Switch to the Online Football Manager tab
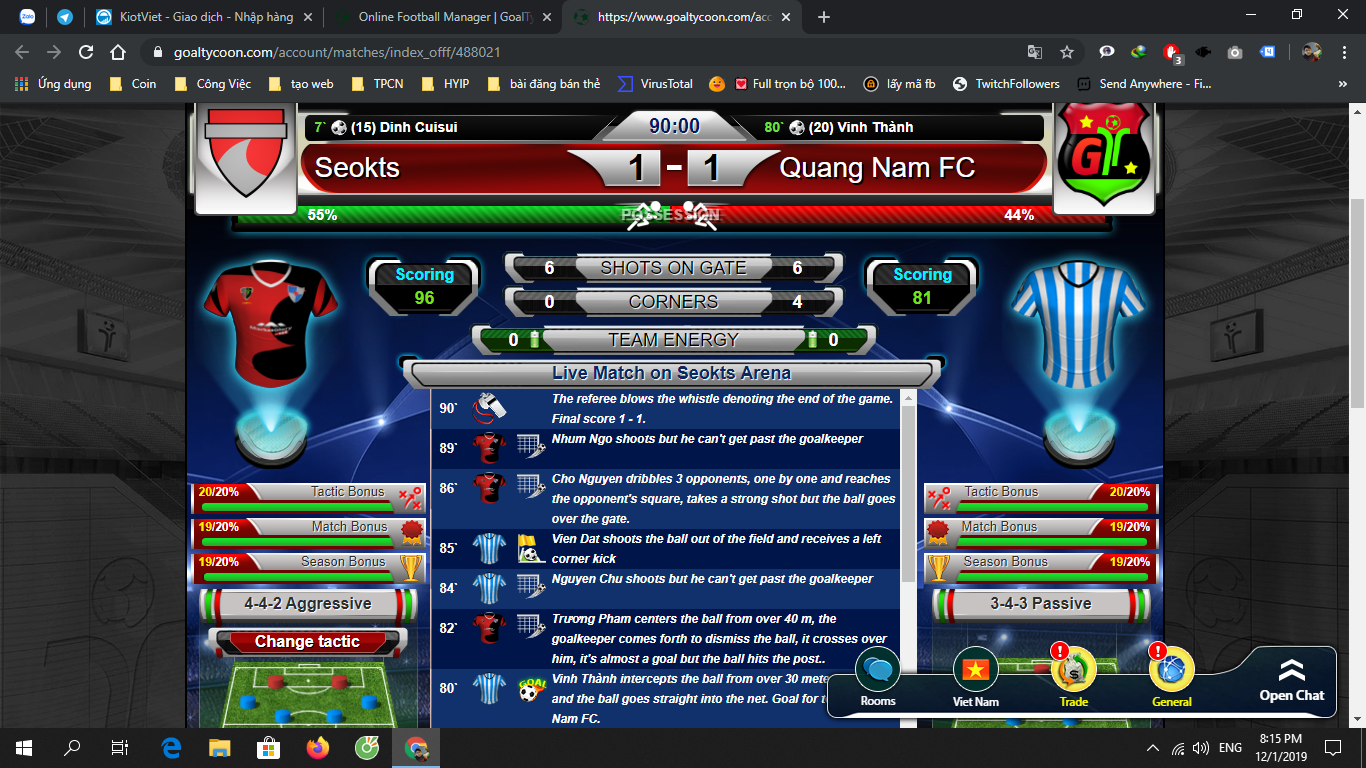Viewport: 1366px width, 768px height. coord(439,17)
